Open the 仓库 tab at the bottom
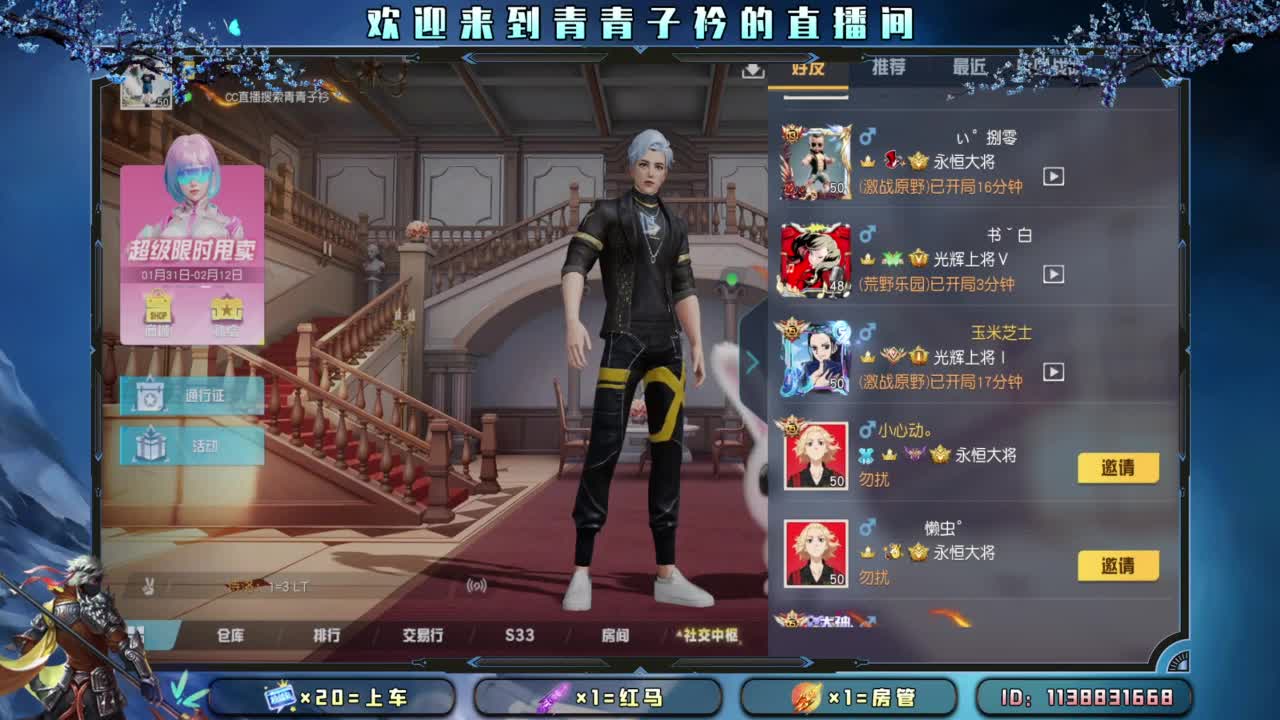Image resolution: width=1280 pixels, height=720 pixels. [x=228, y=634]
